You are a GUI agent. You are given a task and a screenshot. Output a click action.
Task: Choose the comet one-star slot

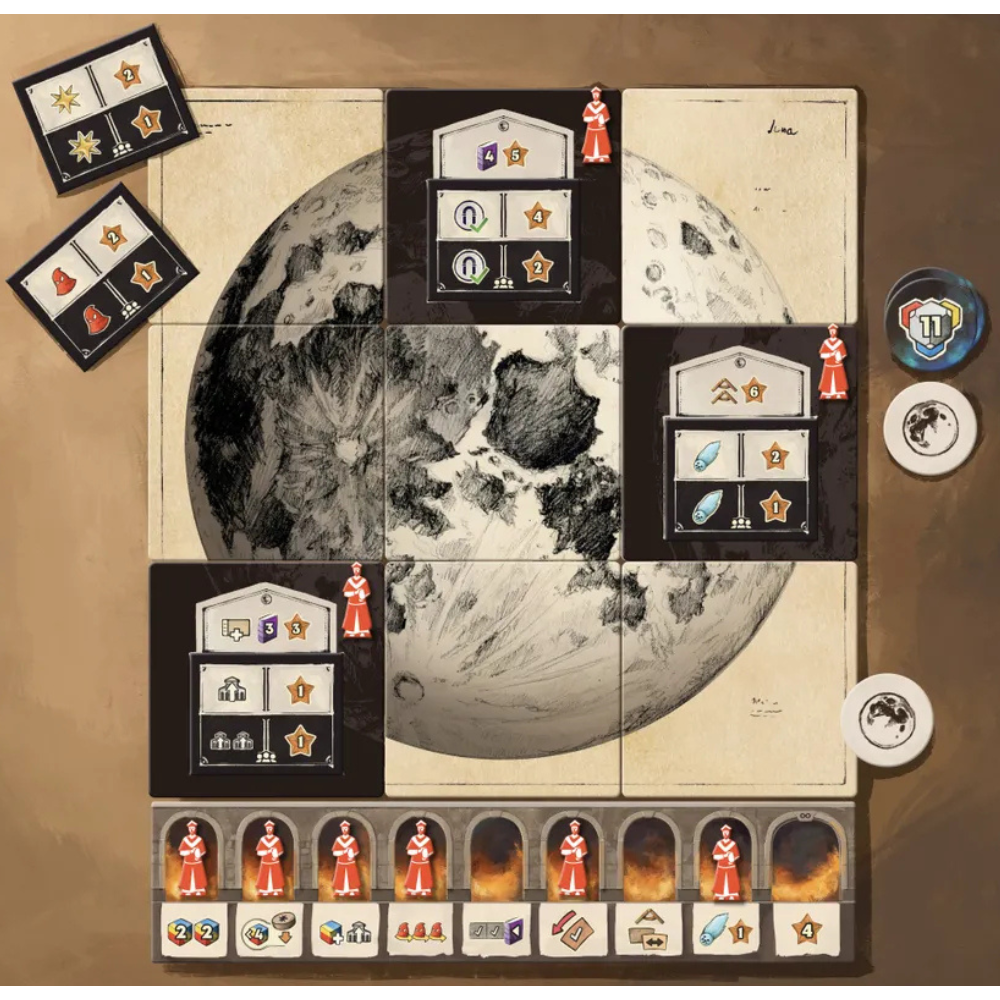(726, 931)
